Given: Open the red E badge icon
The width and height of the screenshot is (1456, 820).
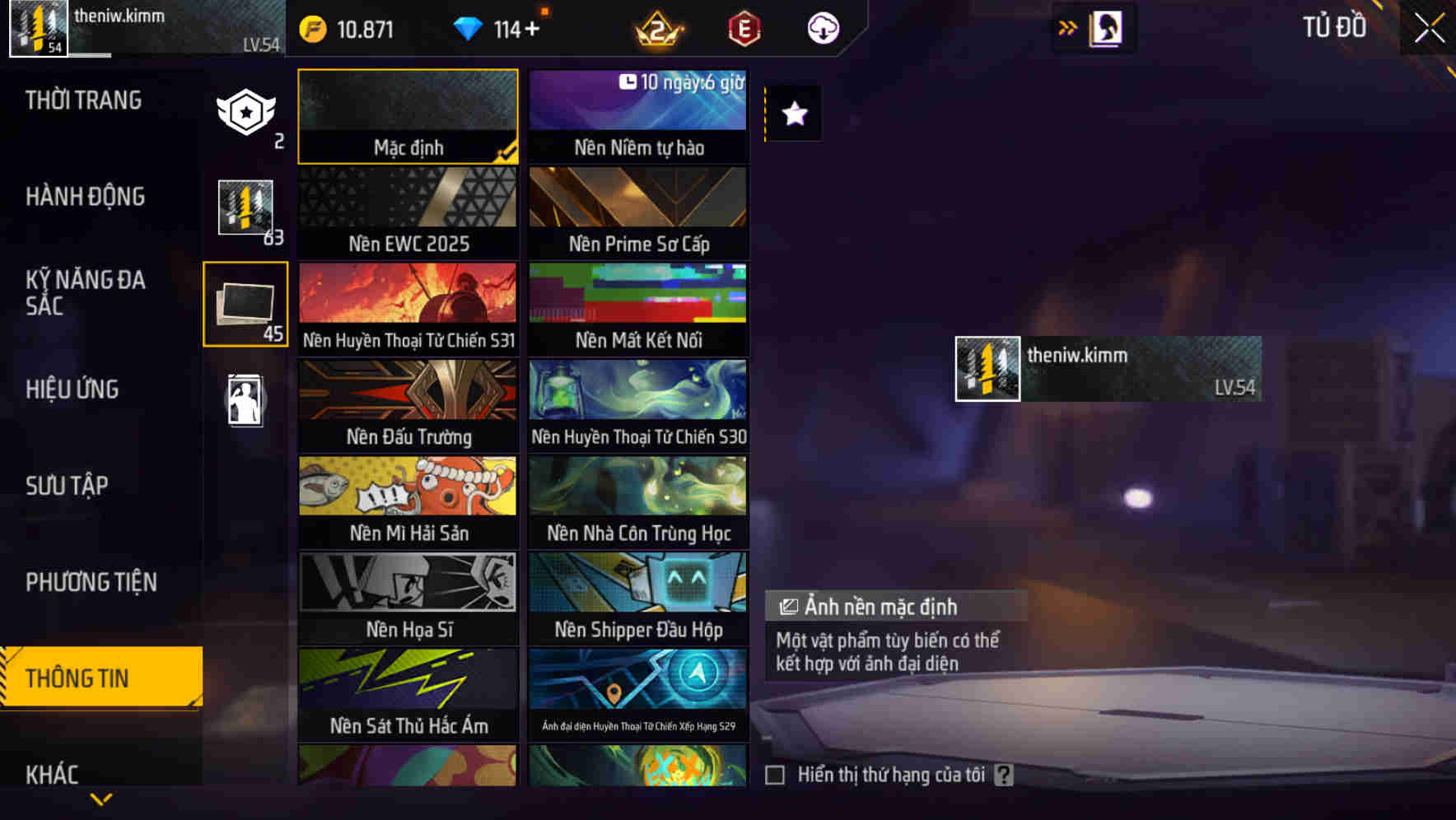Looking at the screenshot, I should point(743,27).
